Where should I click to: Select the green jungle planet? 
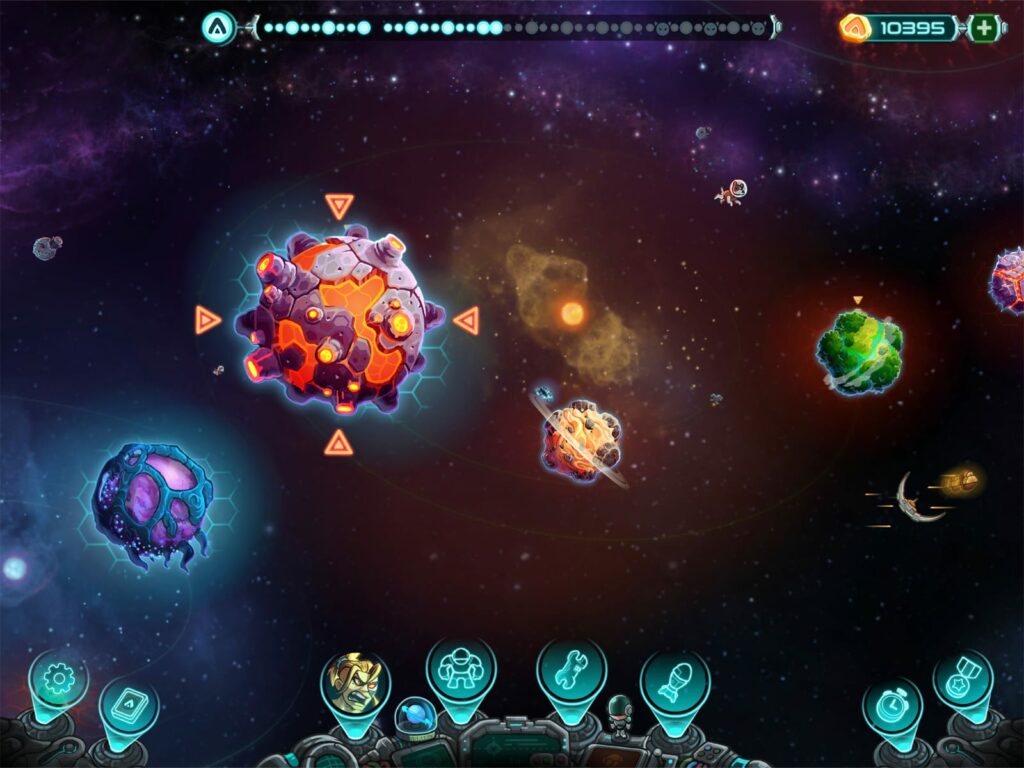tap(859, 350)
